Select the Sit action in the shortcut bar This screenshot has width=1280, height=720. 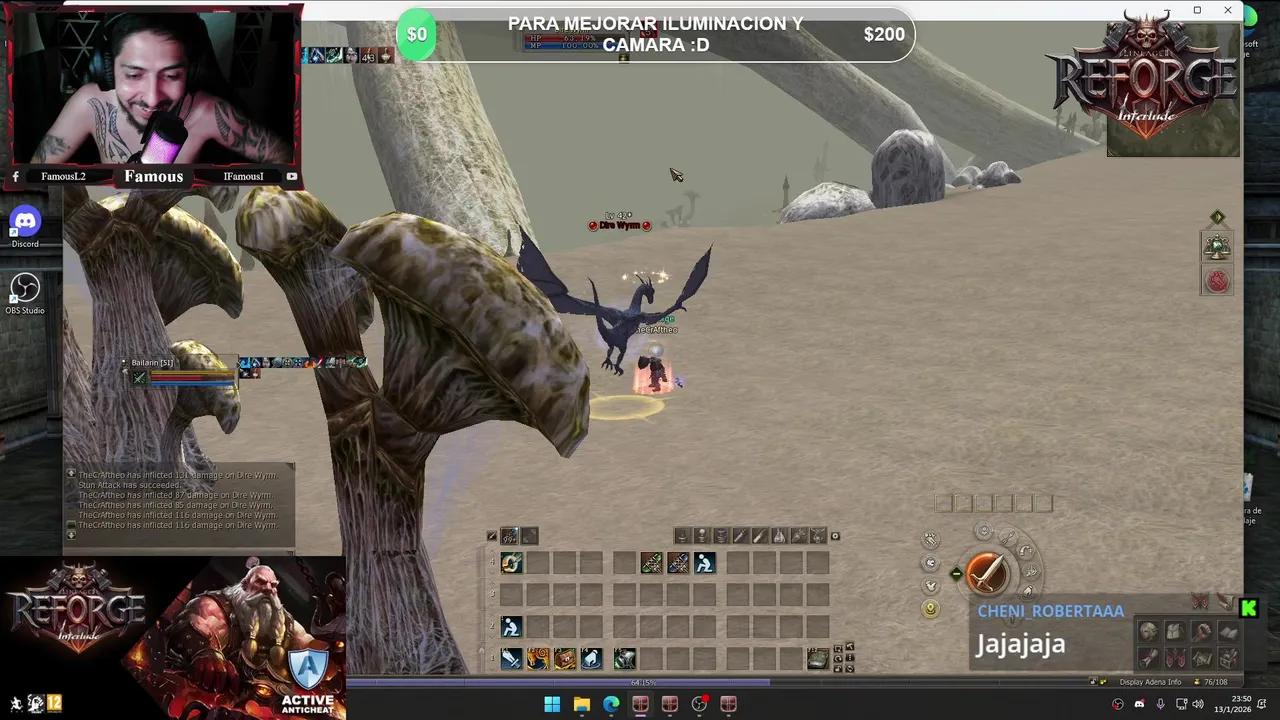tap(705, 562)
